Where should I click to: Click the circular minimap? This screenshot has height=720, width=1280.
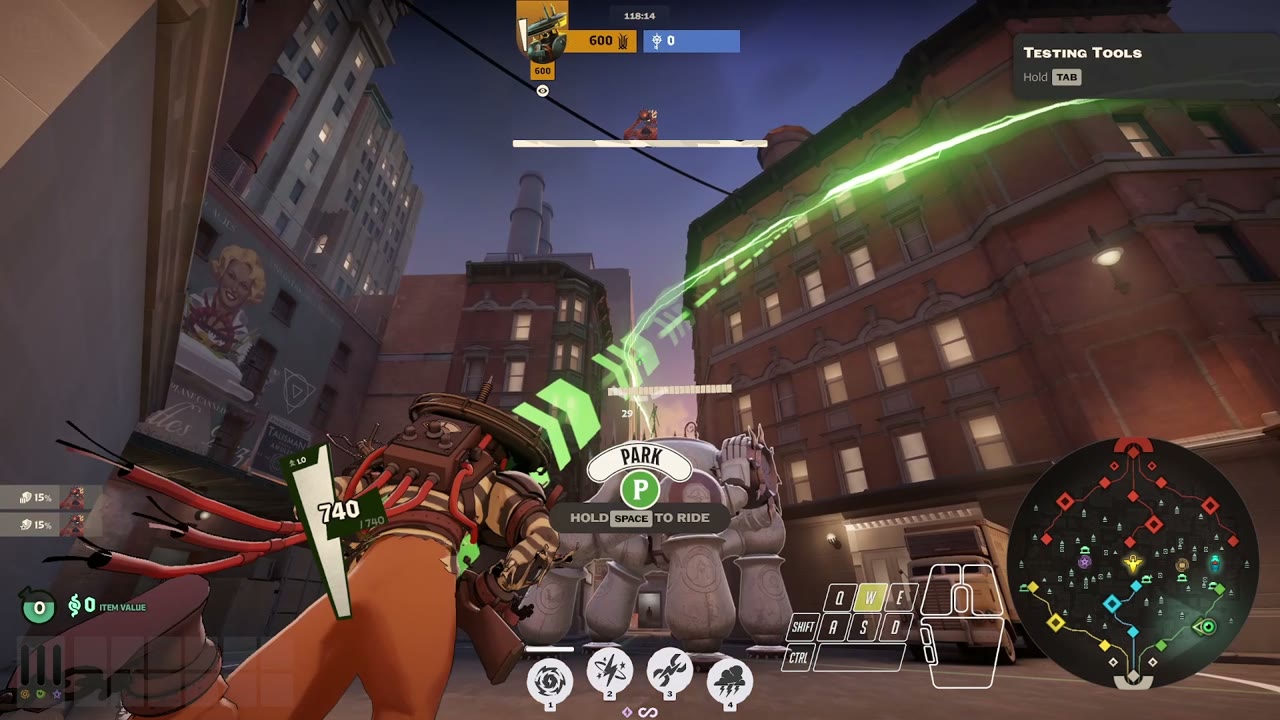[x=1132, y=562]
